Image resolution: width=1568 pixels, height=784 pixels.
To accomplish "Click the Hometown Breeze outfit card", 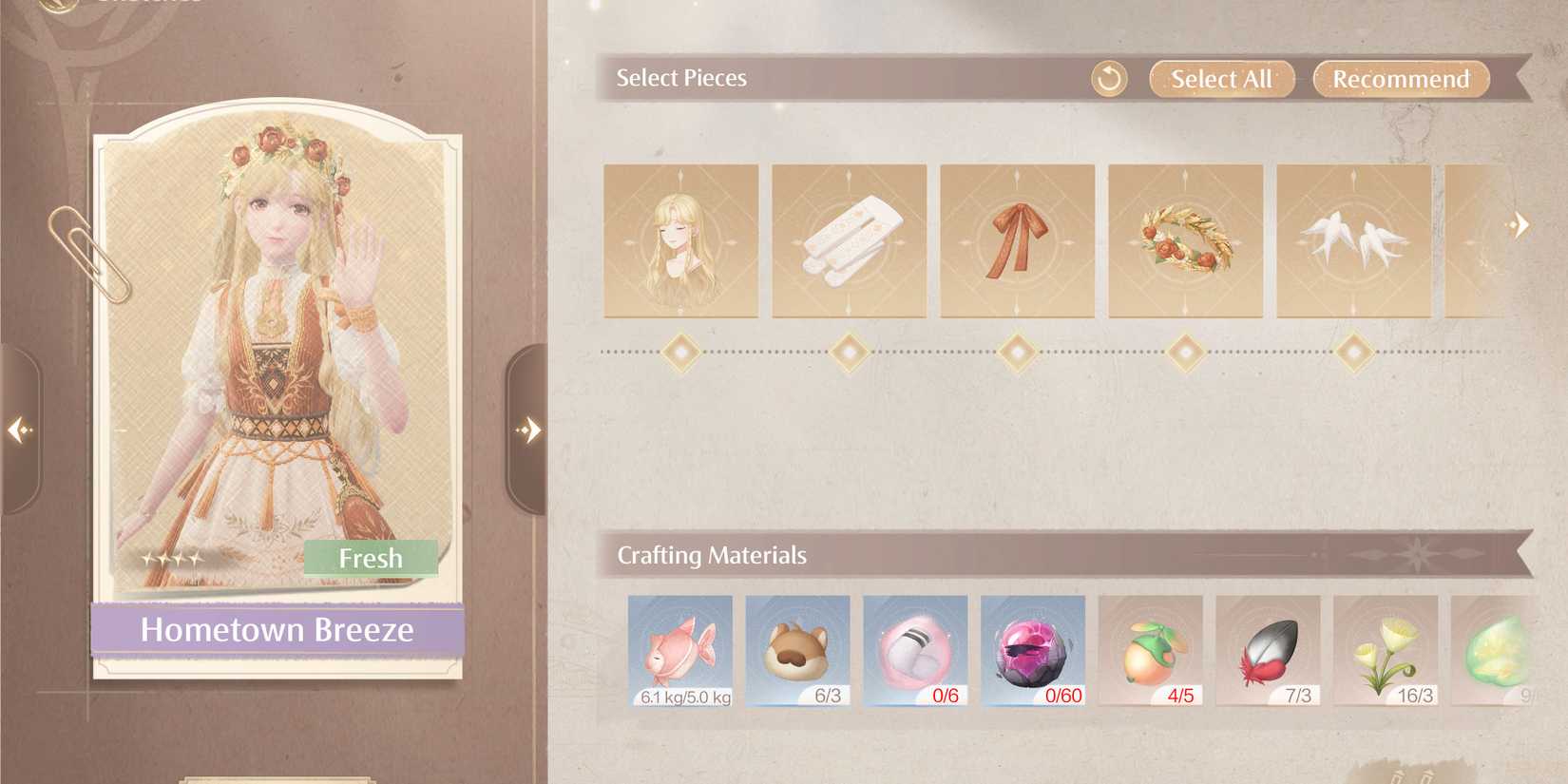I will (x=277, y=380).
